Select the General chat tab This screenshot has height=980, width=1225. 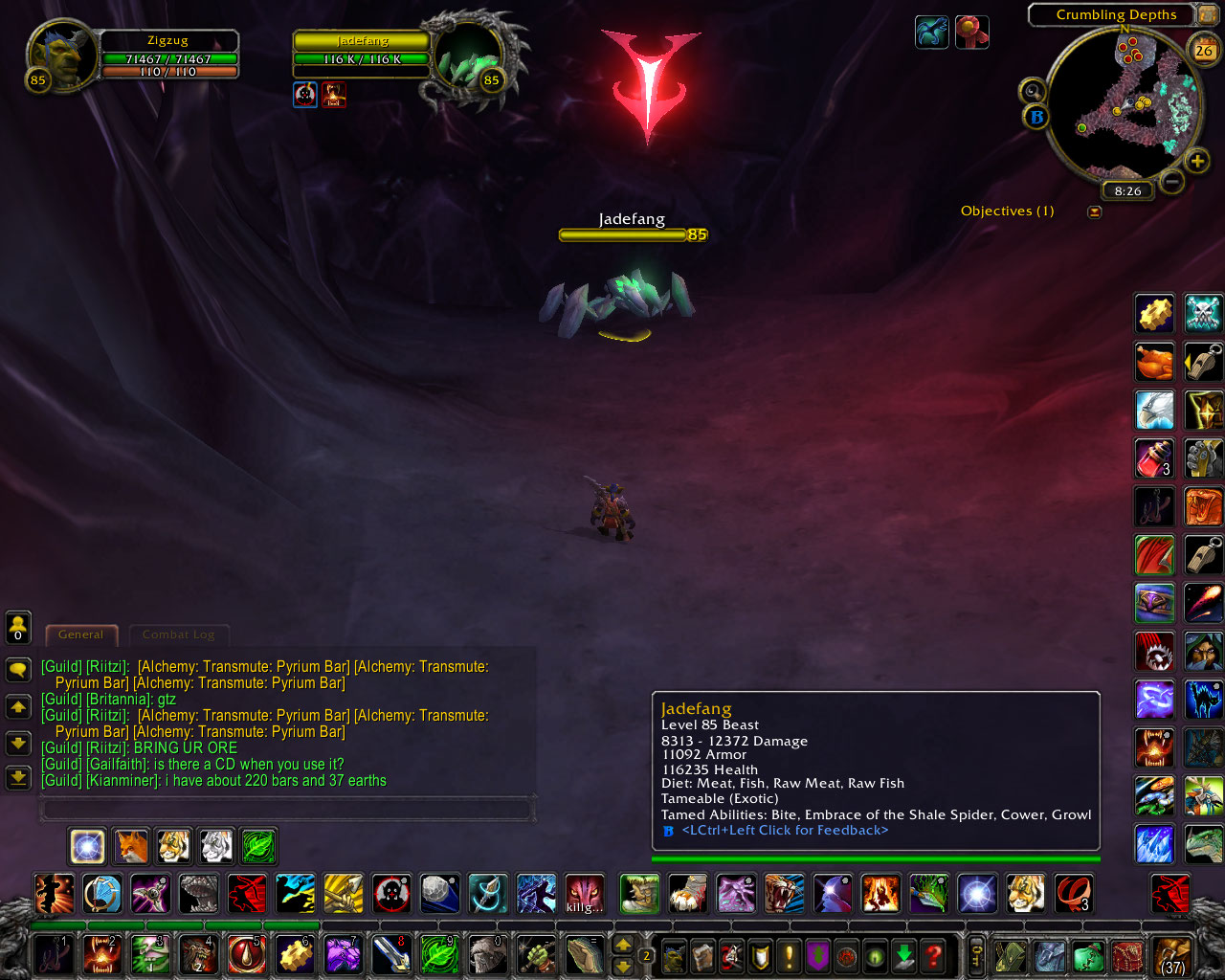81,635
